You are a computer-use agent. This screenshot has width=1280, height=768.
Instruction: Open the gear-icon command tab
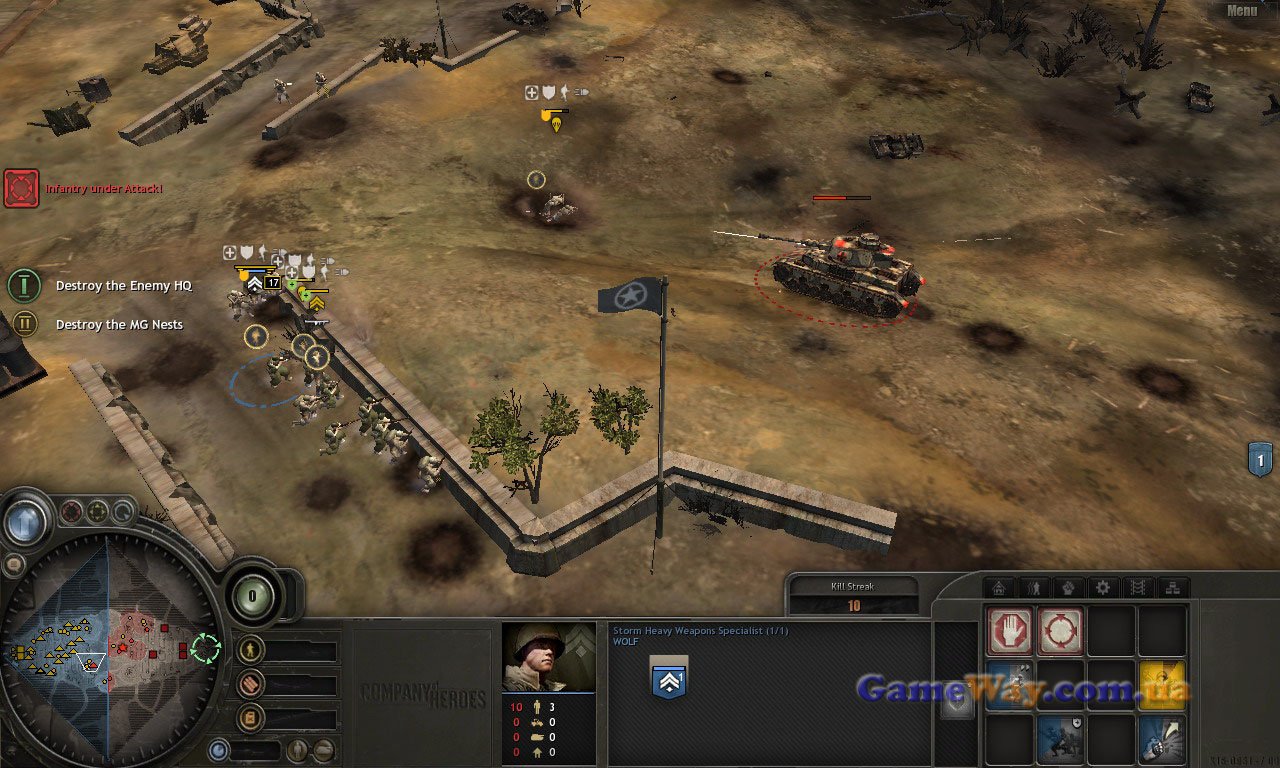tap(1103, 588)
